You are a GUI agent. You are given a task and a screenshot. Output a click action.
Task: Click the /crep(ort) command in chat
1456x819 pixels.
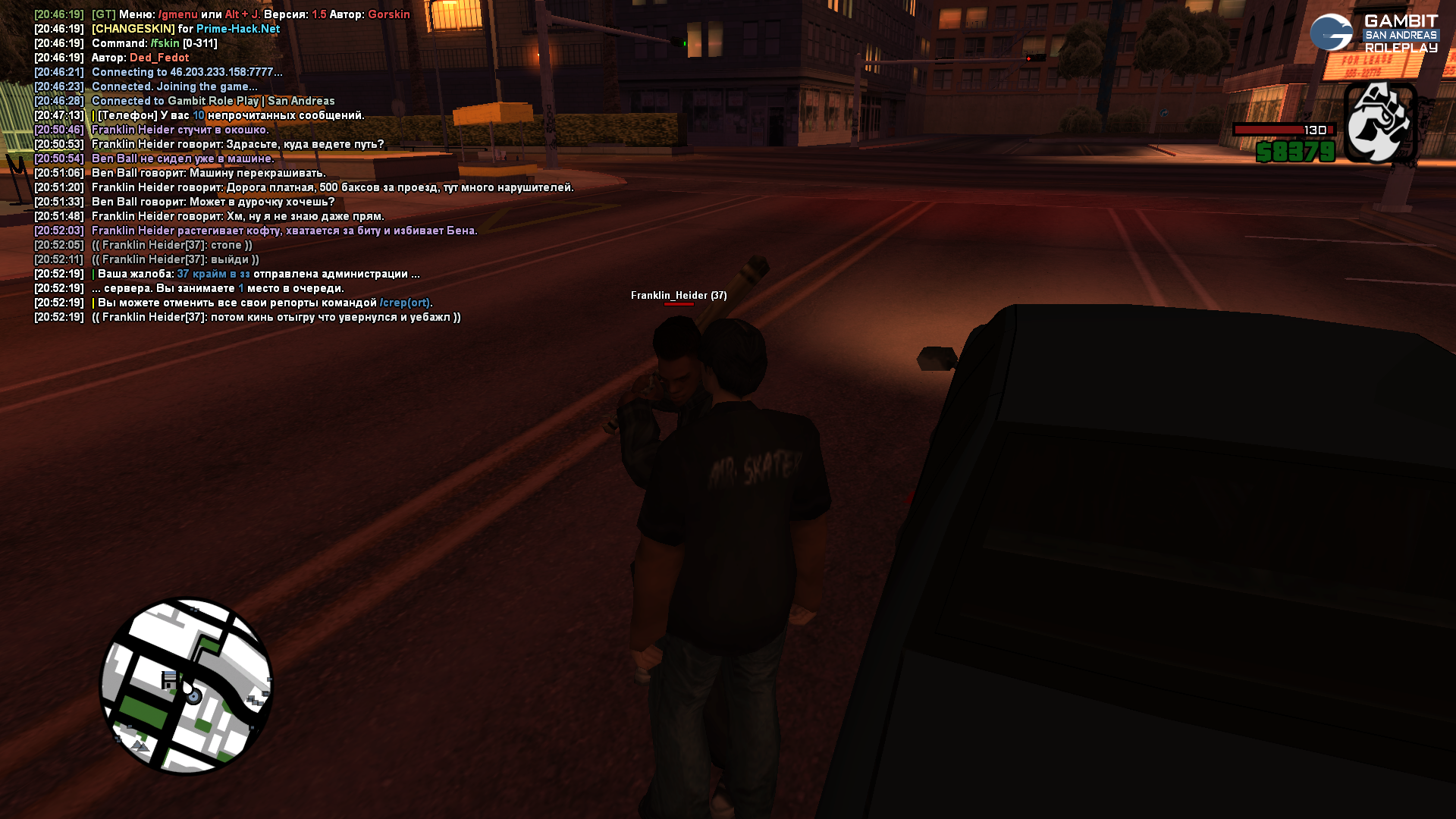pos(405,303)
